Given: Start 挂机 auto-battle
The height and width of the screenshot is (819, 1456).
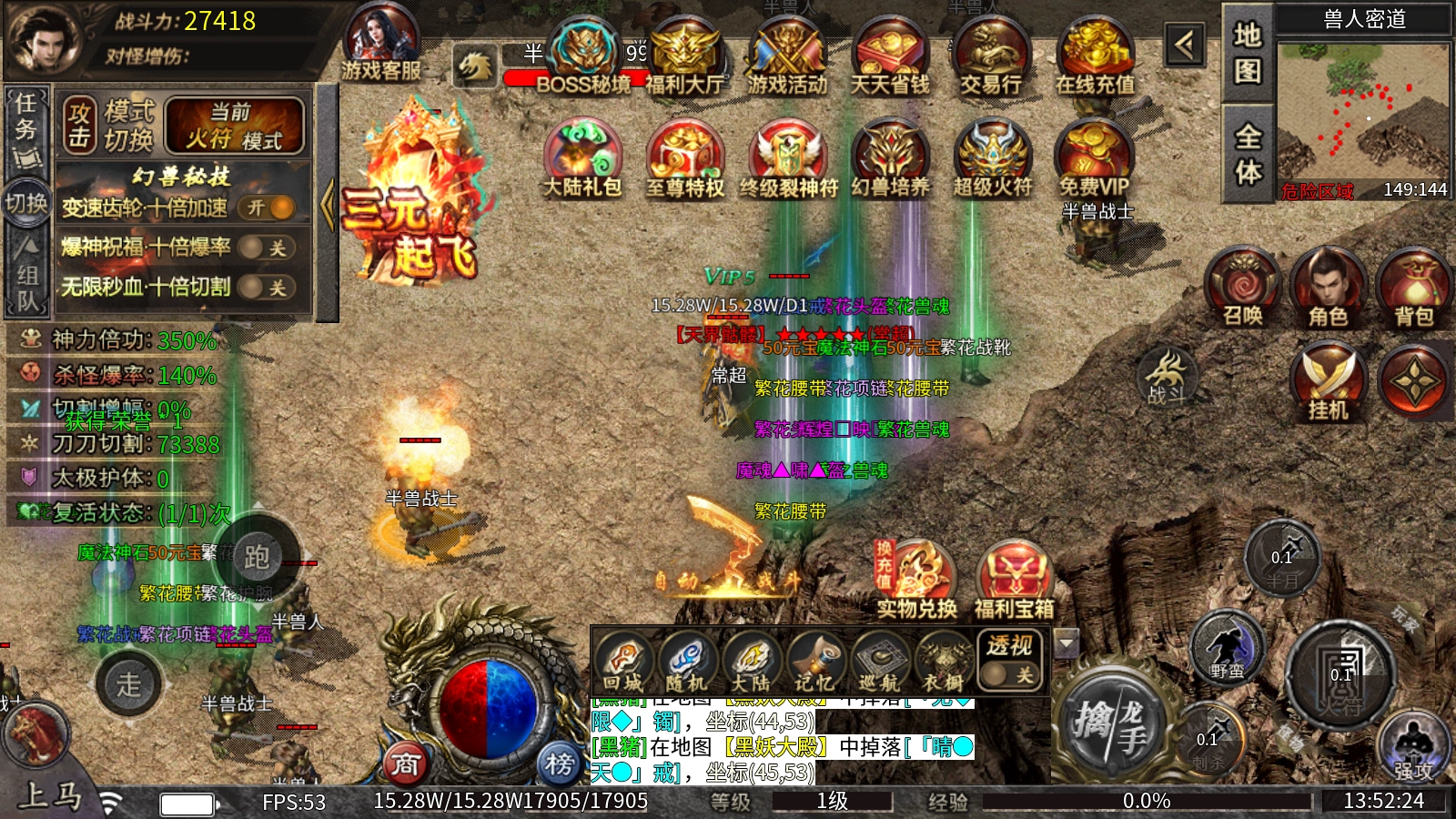Looking at the screenshot, I should tap(1328, 382).
